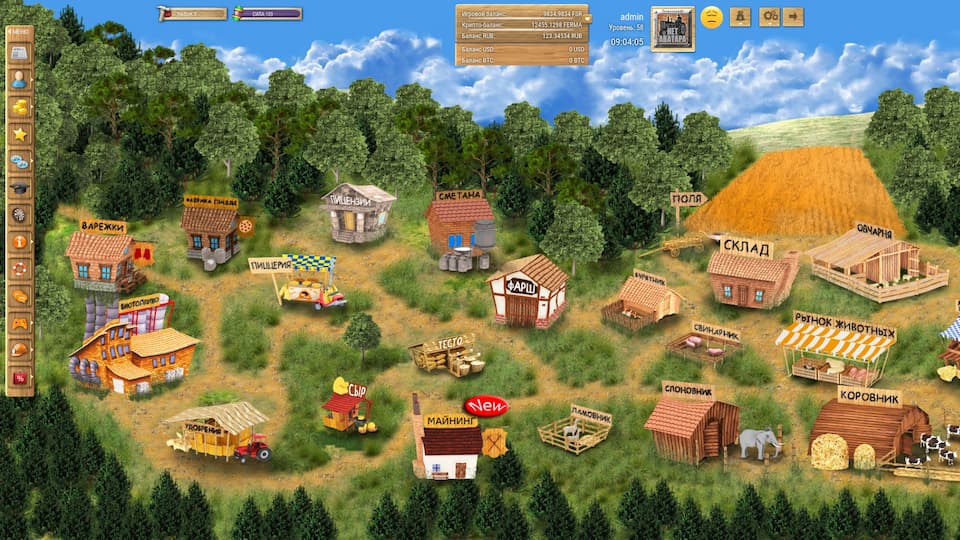Show the orange information icon
960x540 pixels.
pyautogui.click(x=19, y=242)
